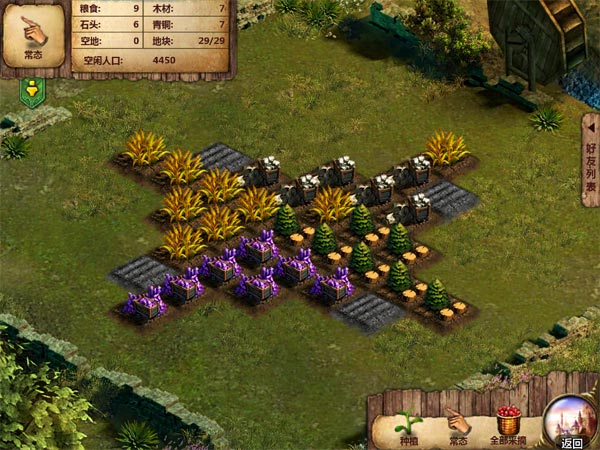Click the green badge with yellow arrow
The image size is (600, 450).
tap(32, 93)
